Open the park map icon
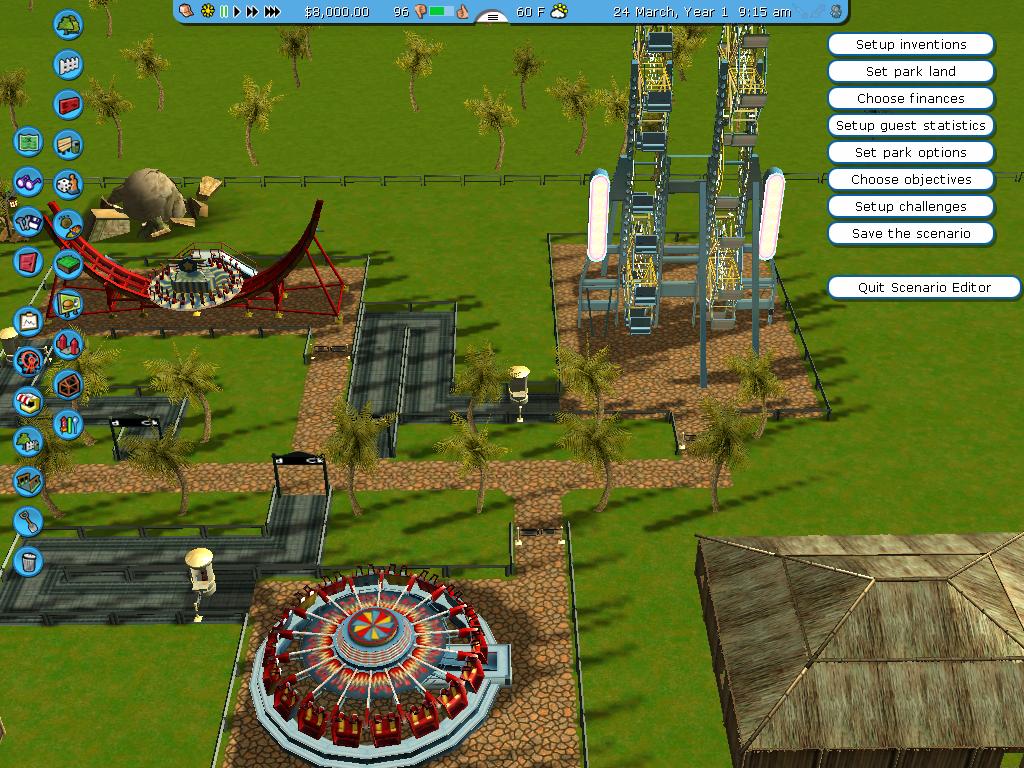Screen dimensions: 1024x768 (x=28, y=142)
